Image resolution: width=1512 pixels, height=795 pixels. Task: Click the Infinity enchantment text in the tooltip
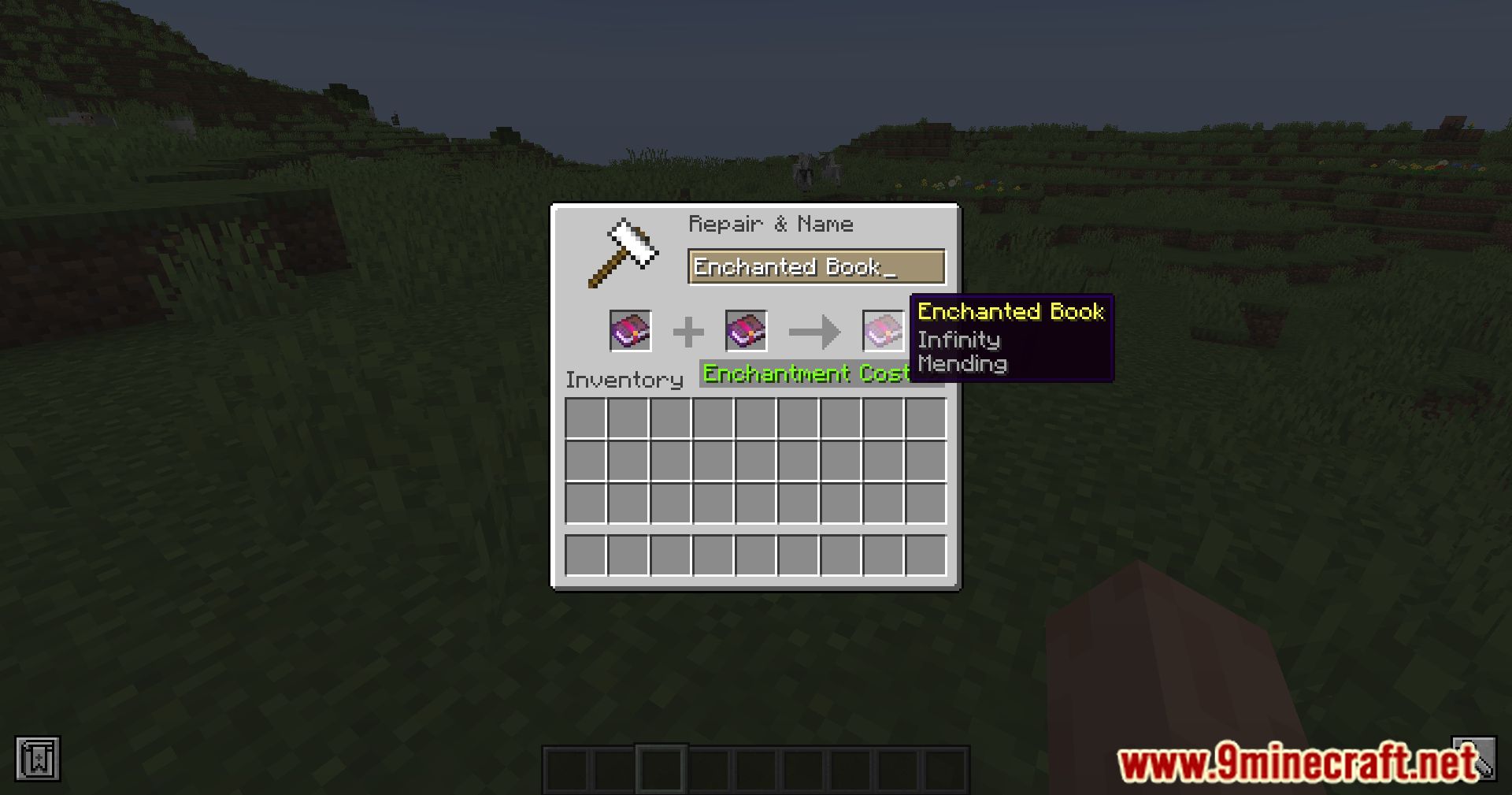point(958,340)
